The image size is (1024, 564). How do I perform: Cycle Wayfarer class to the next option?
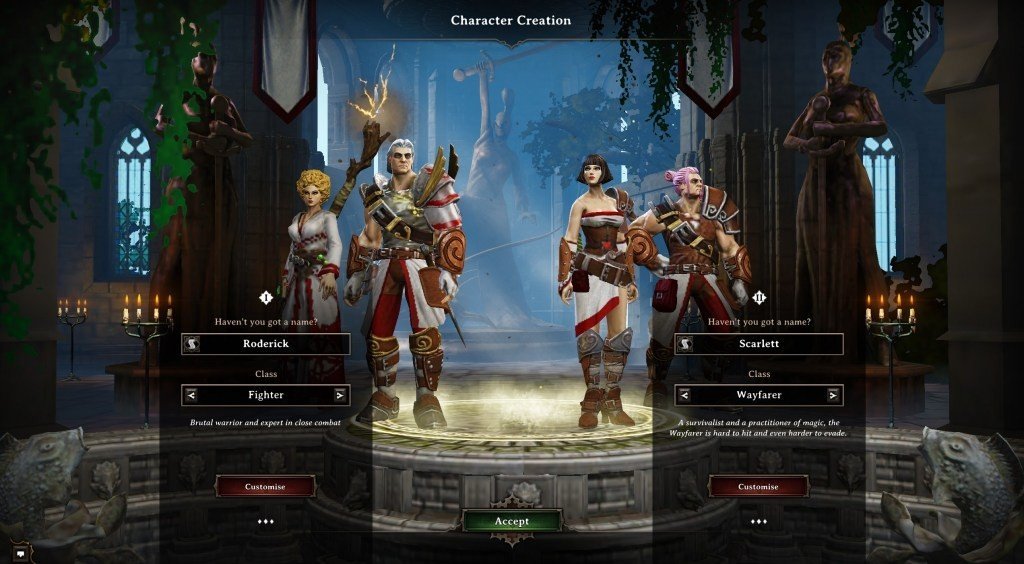pos(833,395)
